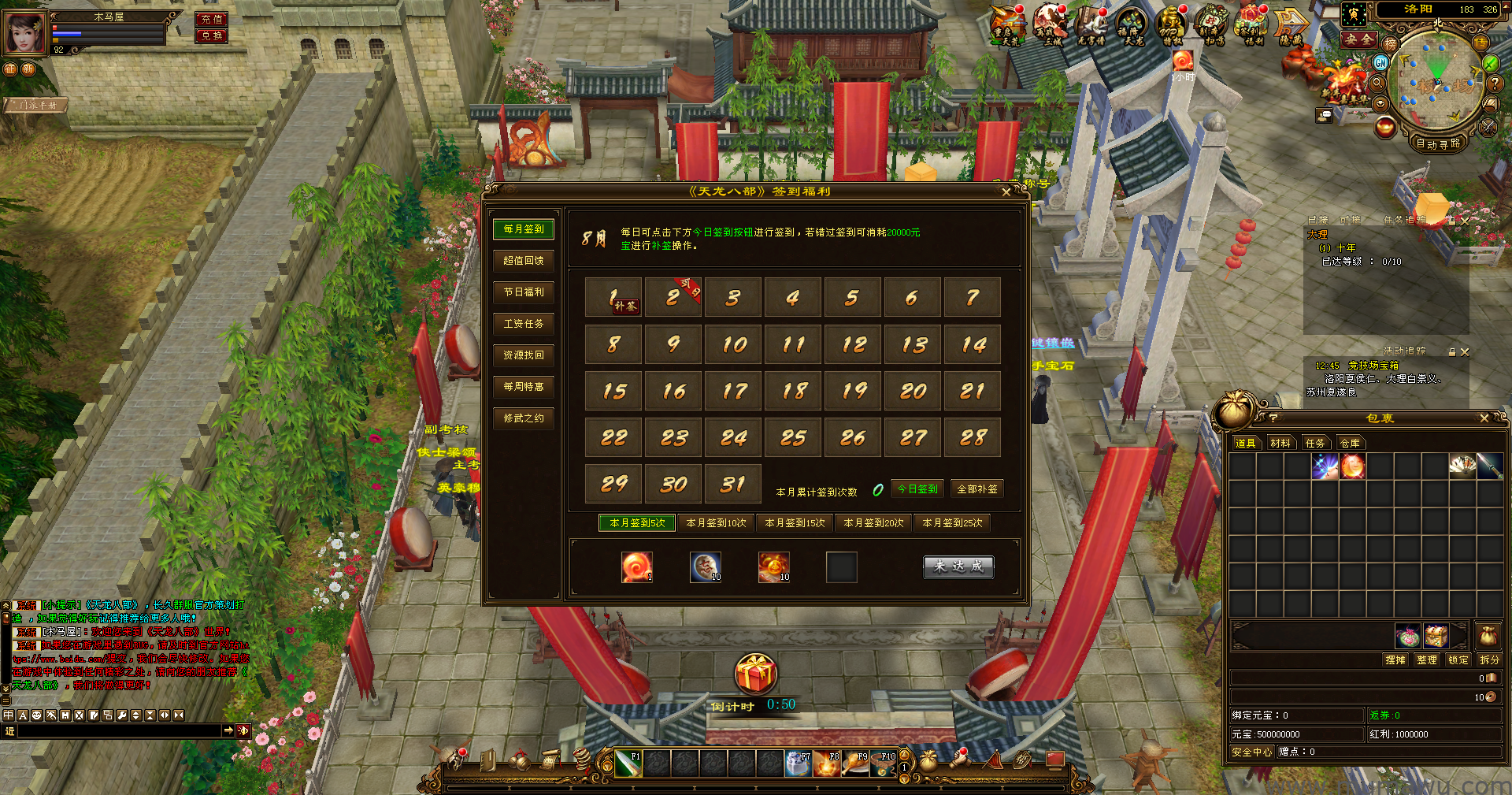Screen dimensions: 1512x795
Task: Select day 15 on the sign-in calendar
Action: point(614,391)
